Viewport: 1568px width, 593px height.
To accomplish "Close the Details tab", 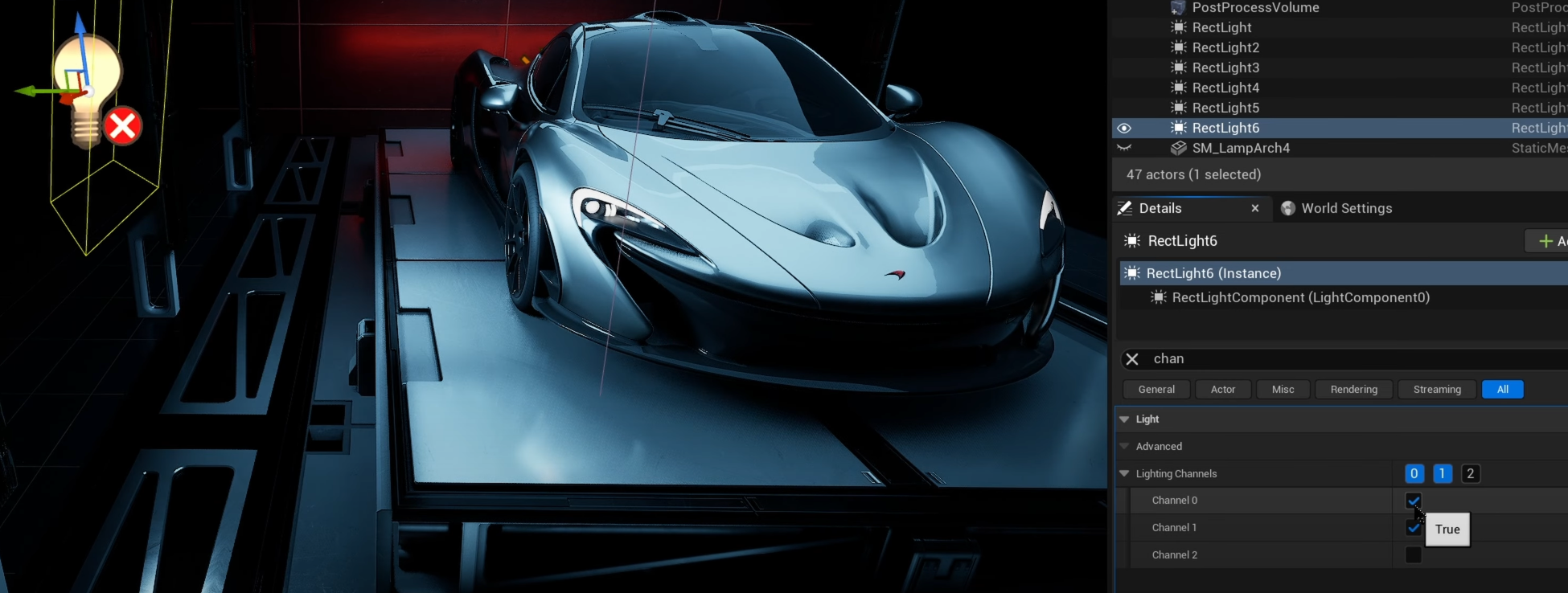I will [1255, 208].
